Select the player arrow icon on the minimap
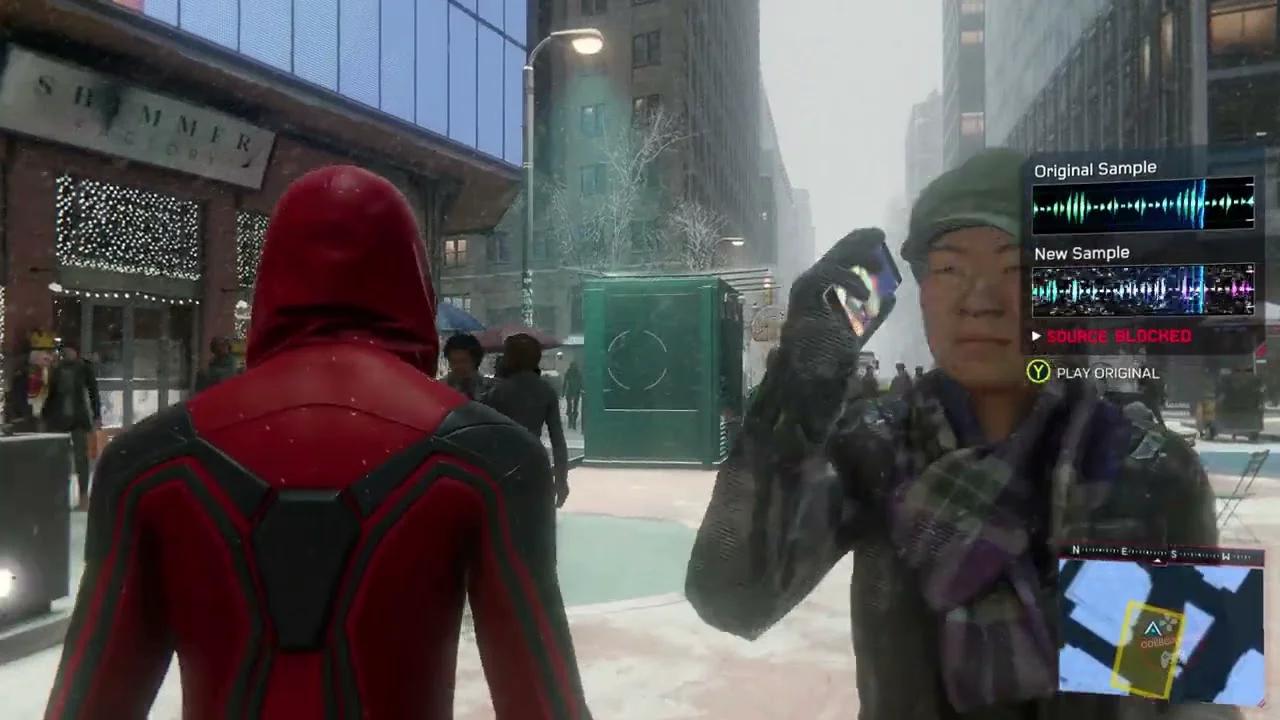1280x720 pixels. (1152, 628)
